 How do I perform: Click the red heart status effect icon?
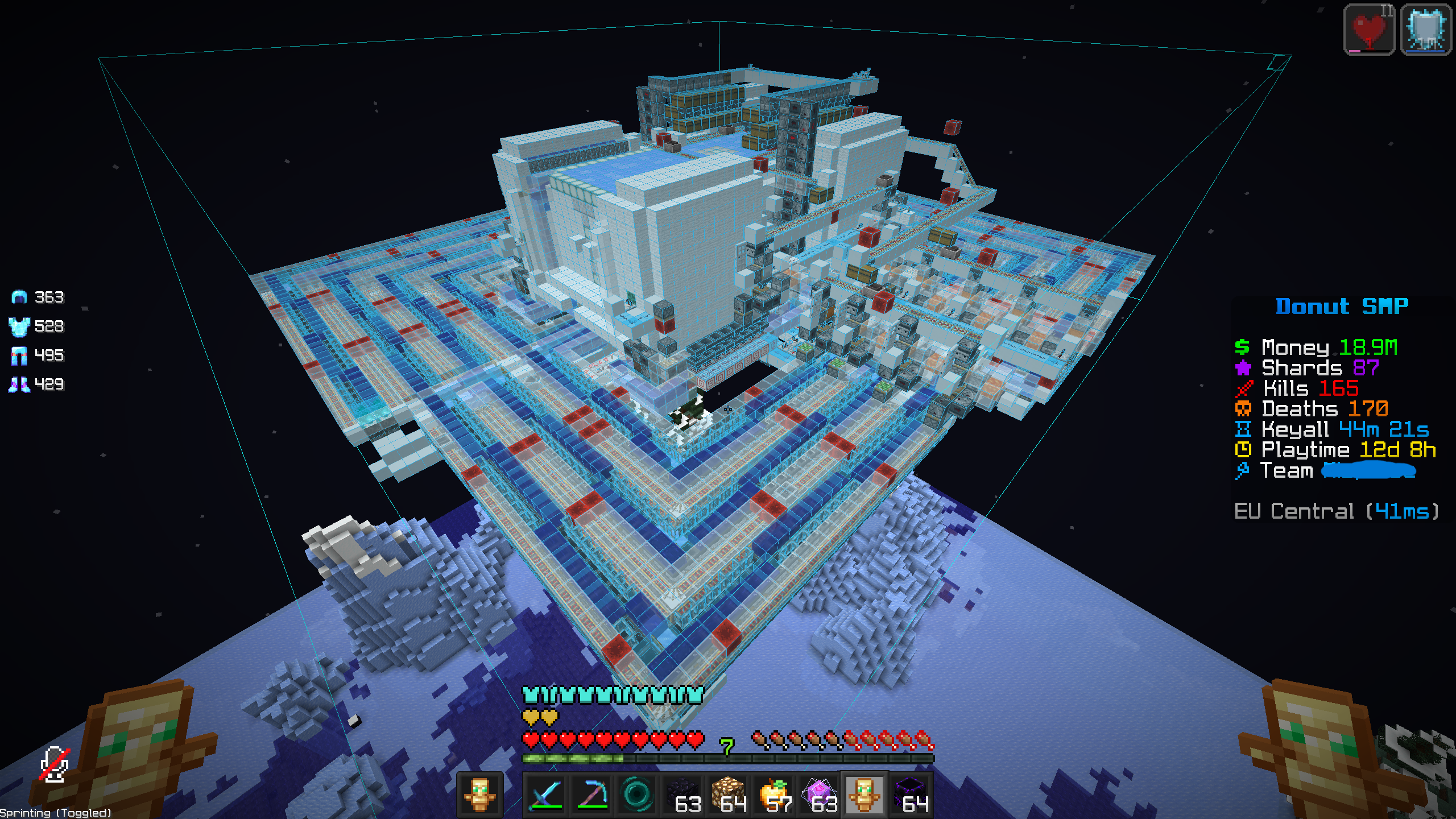[x=1369, y=30]
